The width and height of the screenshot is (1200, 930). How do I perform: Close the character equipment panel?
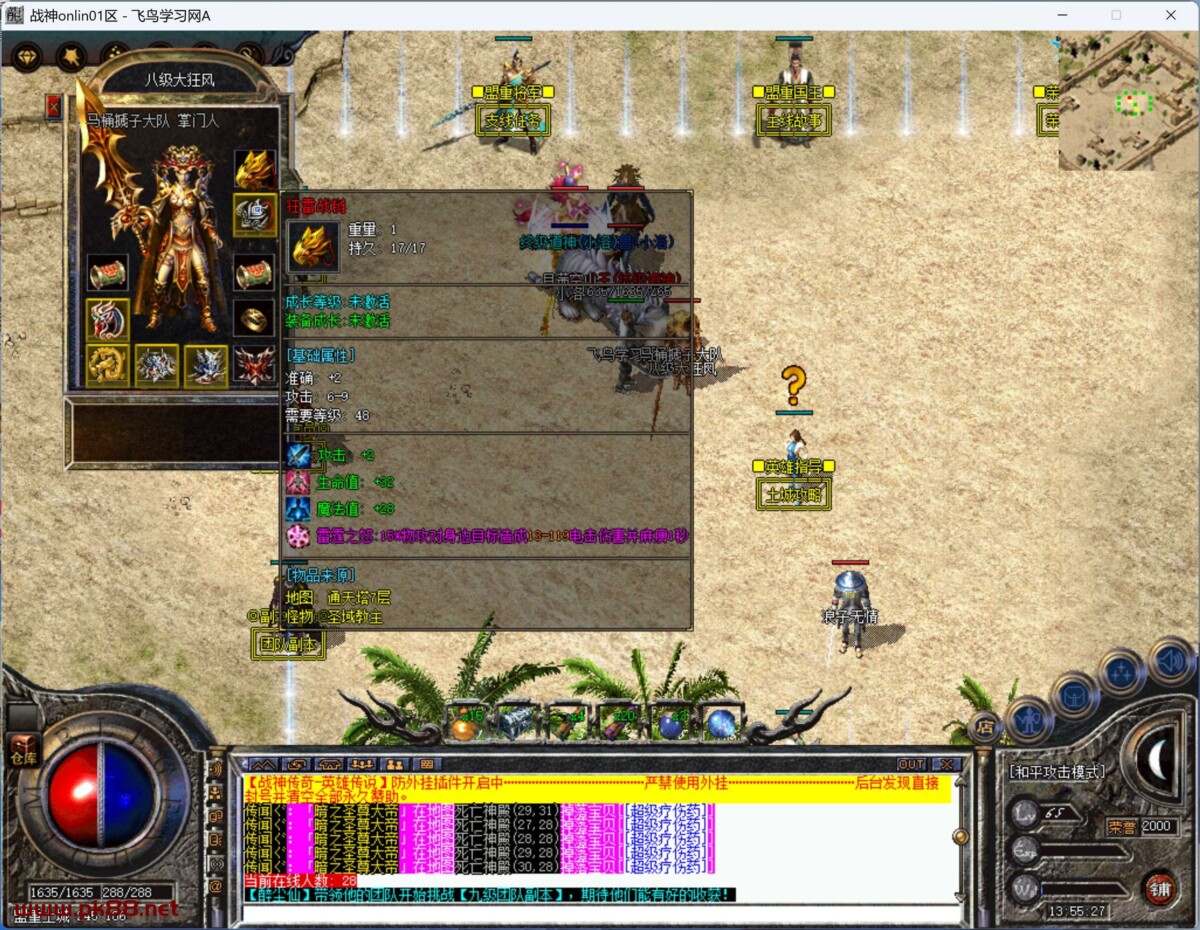point(54,106)
